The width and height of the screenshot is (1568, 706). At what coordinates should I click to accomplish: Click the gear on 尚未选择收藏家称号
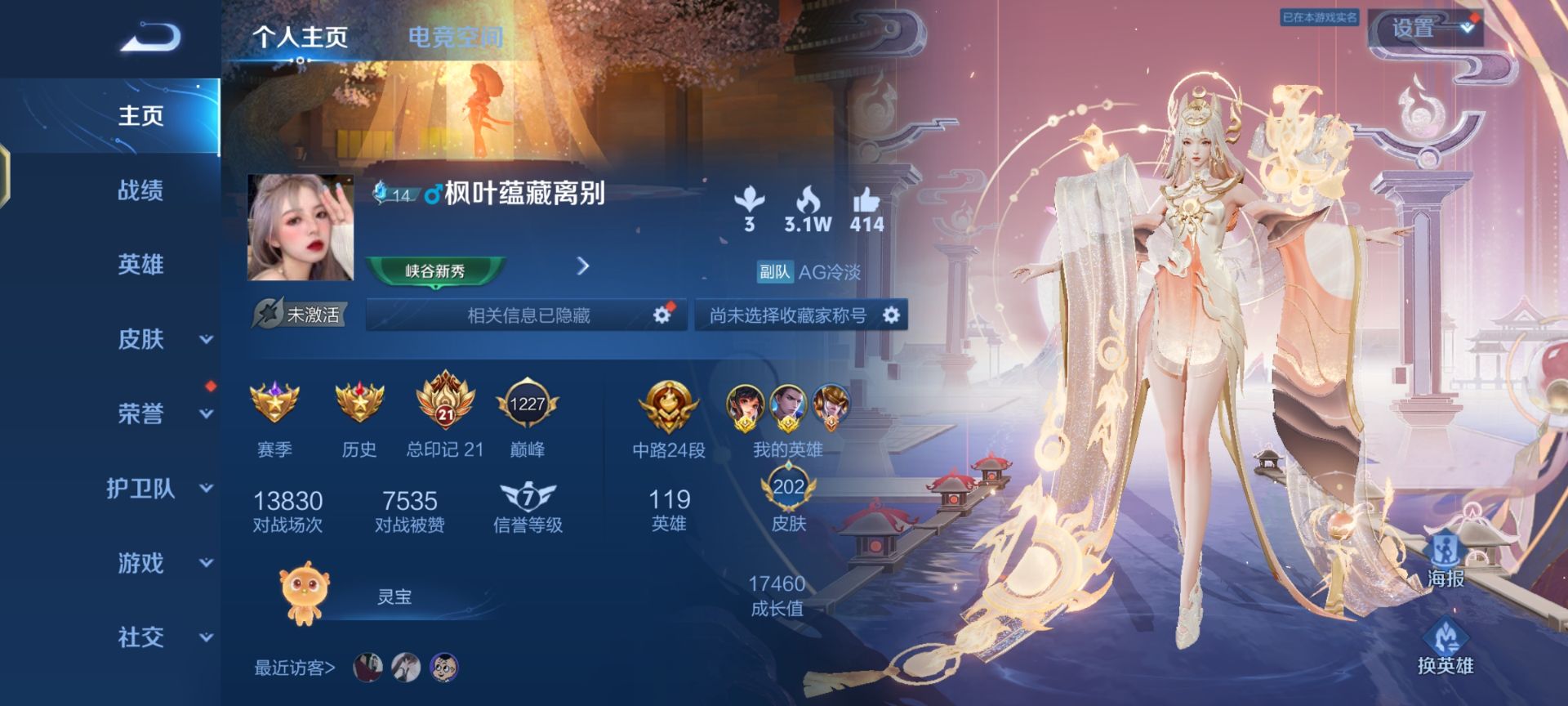click(x=890, y=315)
